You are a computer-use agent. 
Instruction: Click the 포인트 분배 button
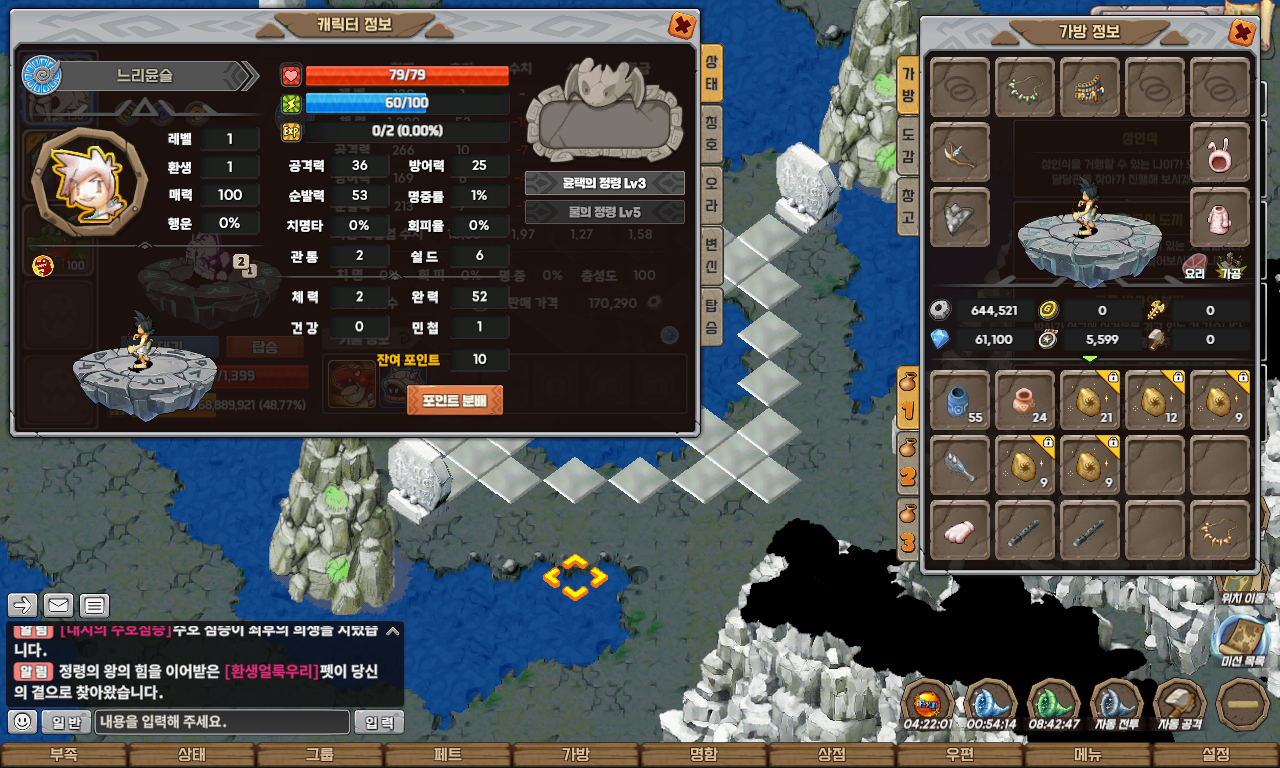(455, 400)
